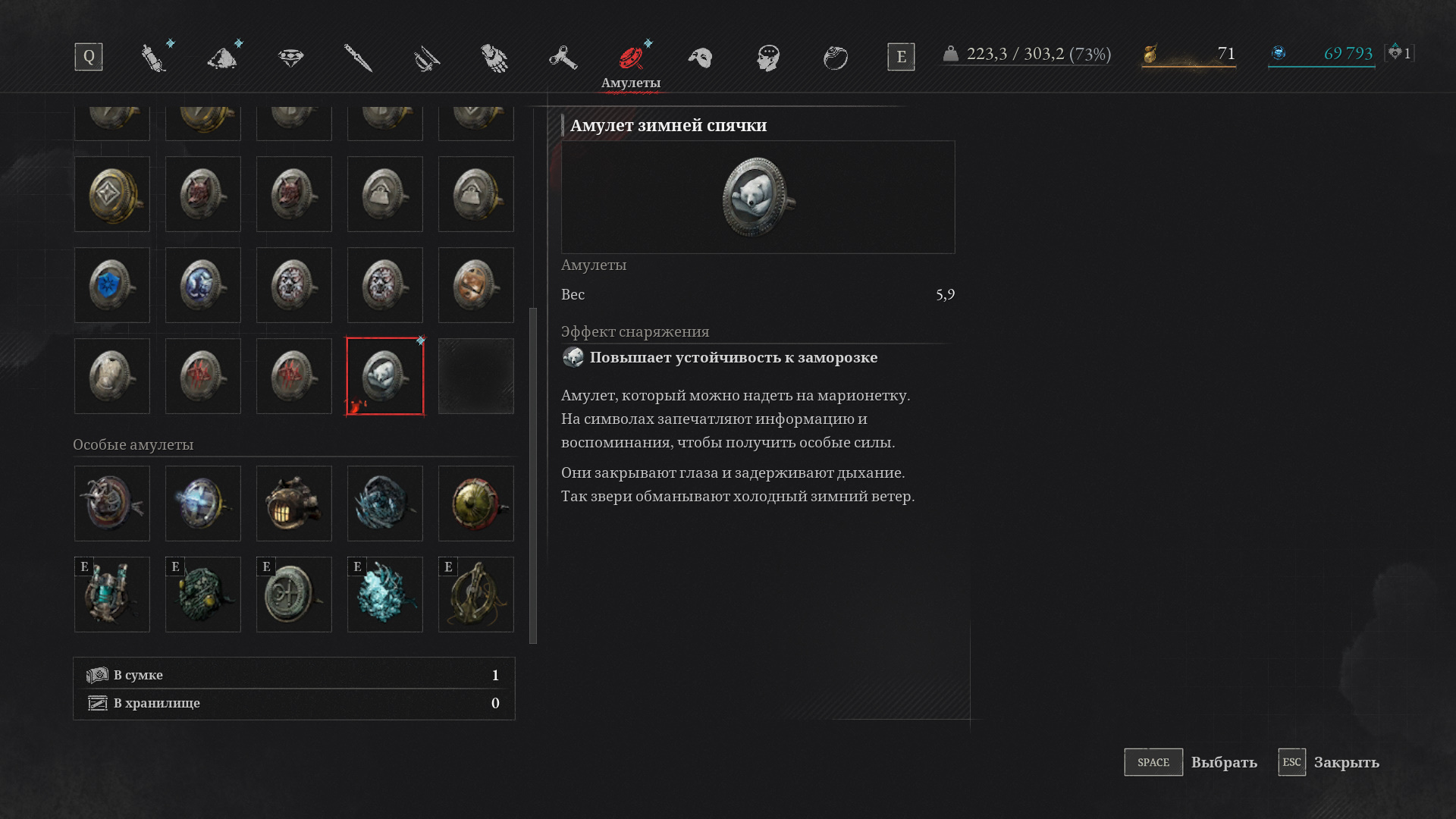Switch to the mechanical hand tab

[x=494, y=58]
